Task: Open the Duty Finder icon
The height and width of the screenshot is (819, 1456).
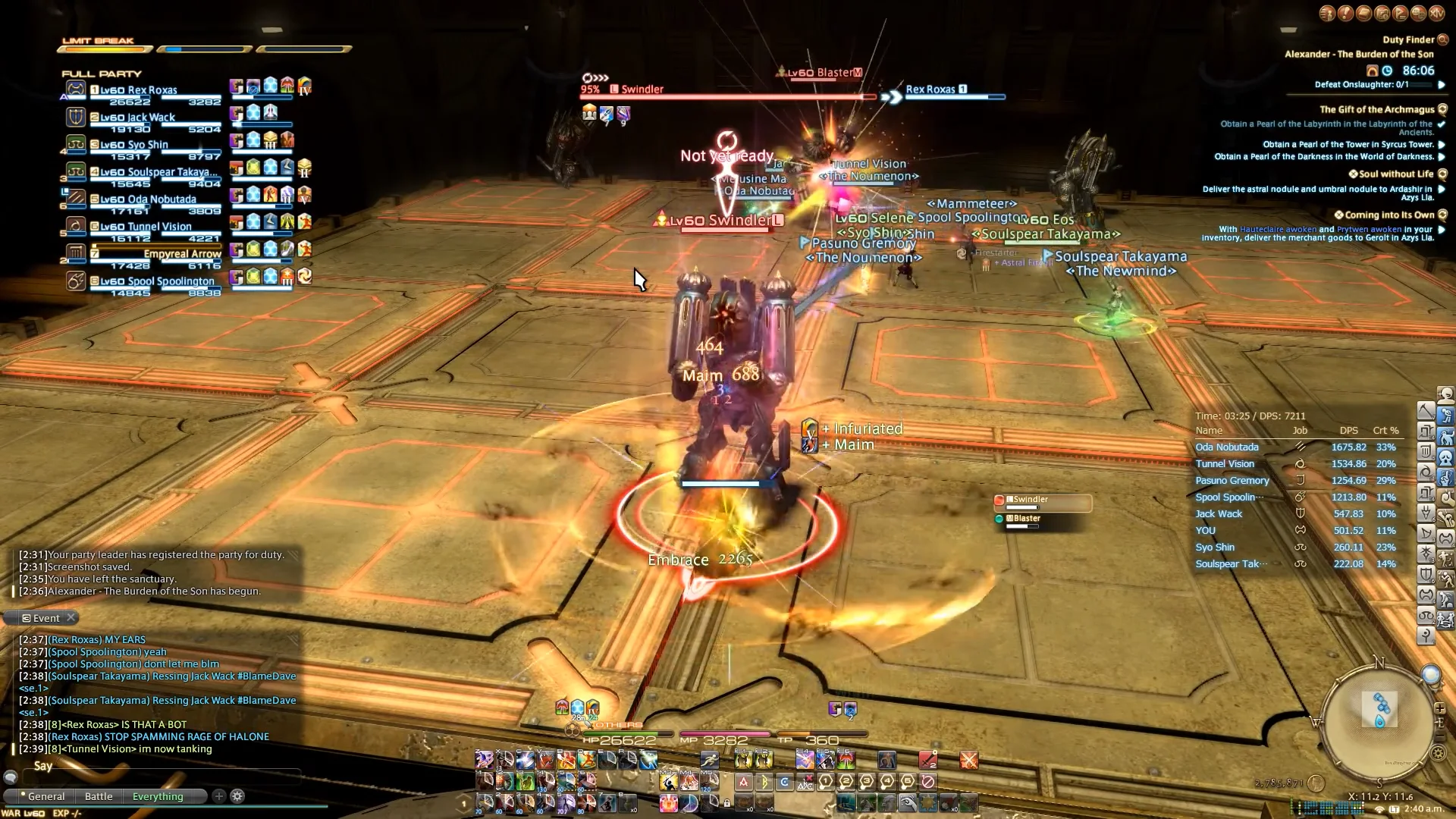Action: (1443, 39)
